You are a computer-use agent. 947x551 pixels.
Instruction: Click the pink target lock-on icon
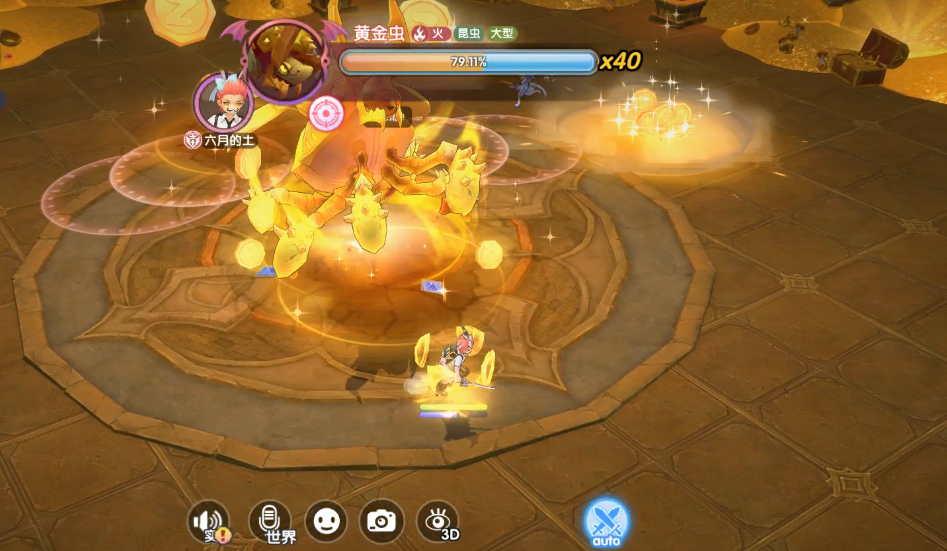(x=325, y=112)
